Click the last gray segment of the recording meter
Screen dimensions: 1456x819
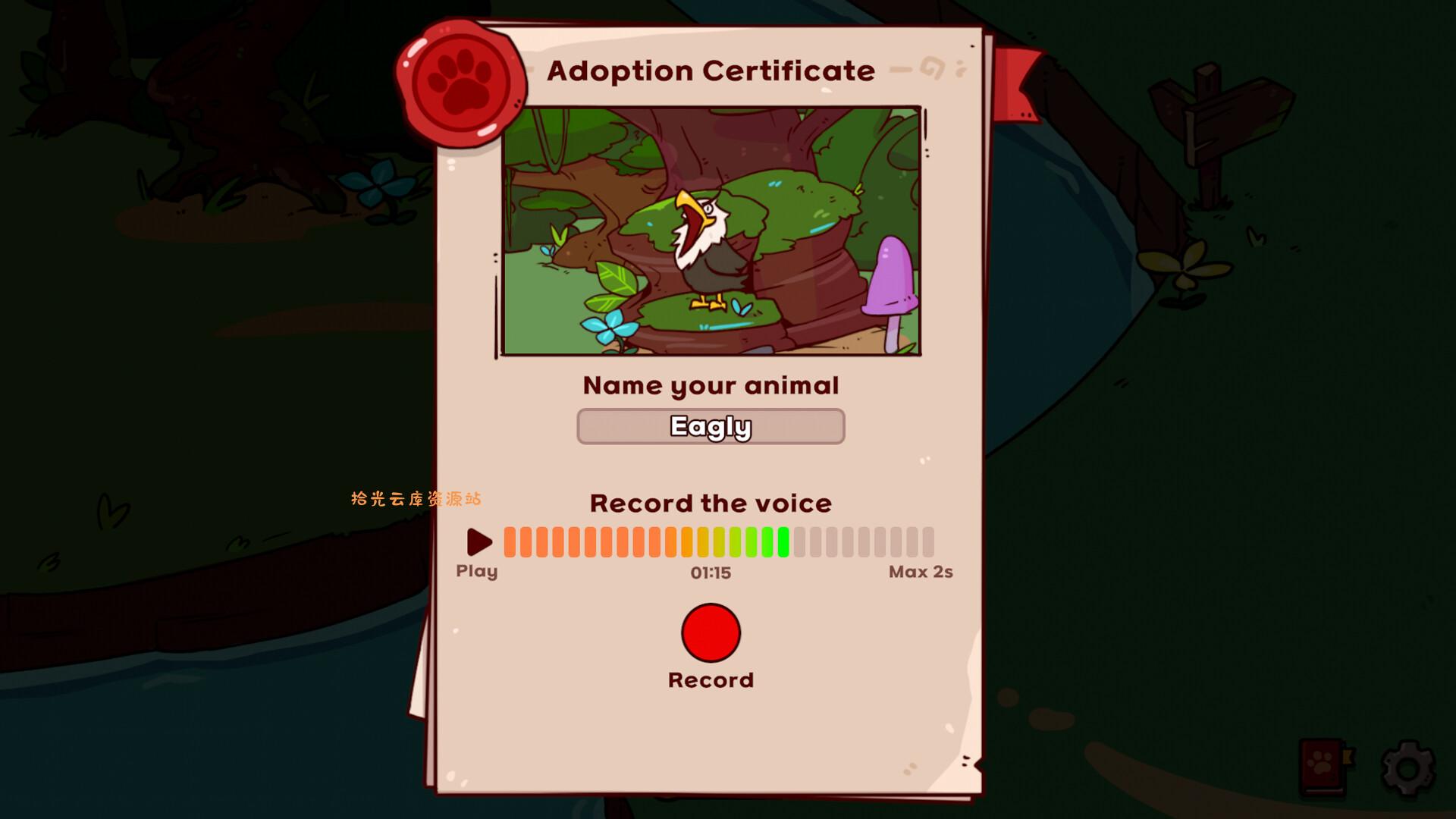coord(929,541)
